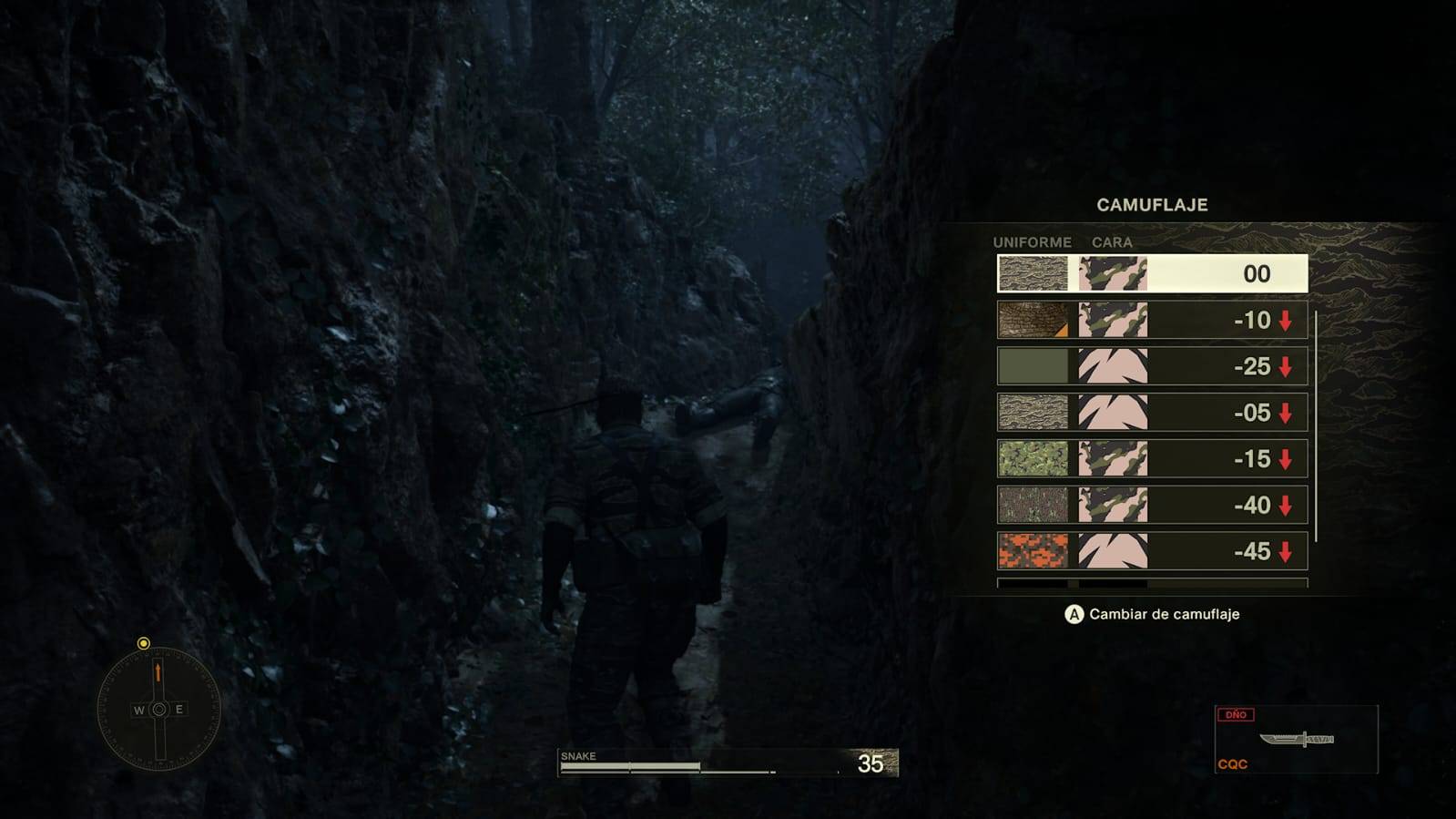Click the compass in the corner

(158, 709)
